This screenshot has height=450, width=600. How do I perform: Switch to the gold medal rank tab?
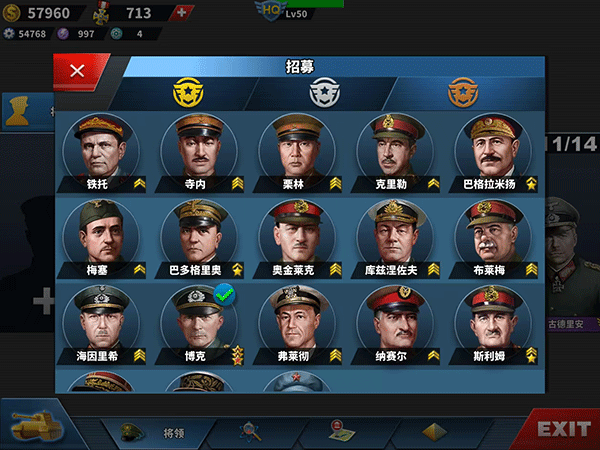[x=189, y=93]
